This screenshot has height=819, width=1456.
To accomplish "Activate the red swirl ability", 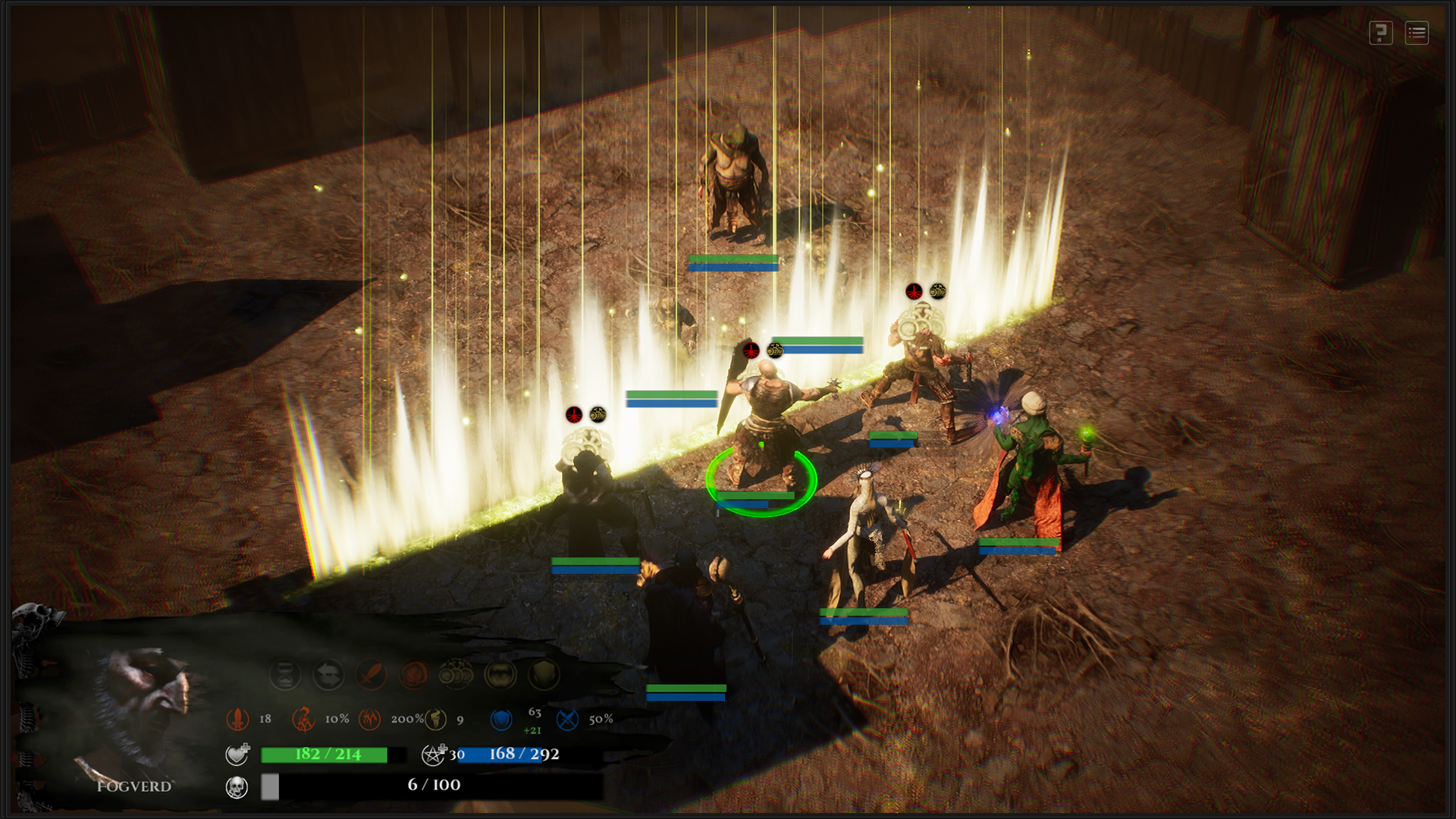I will click(413, 674).
